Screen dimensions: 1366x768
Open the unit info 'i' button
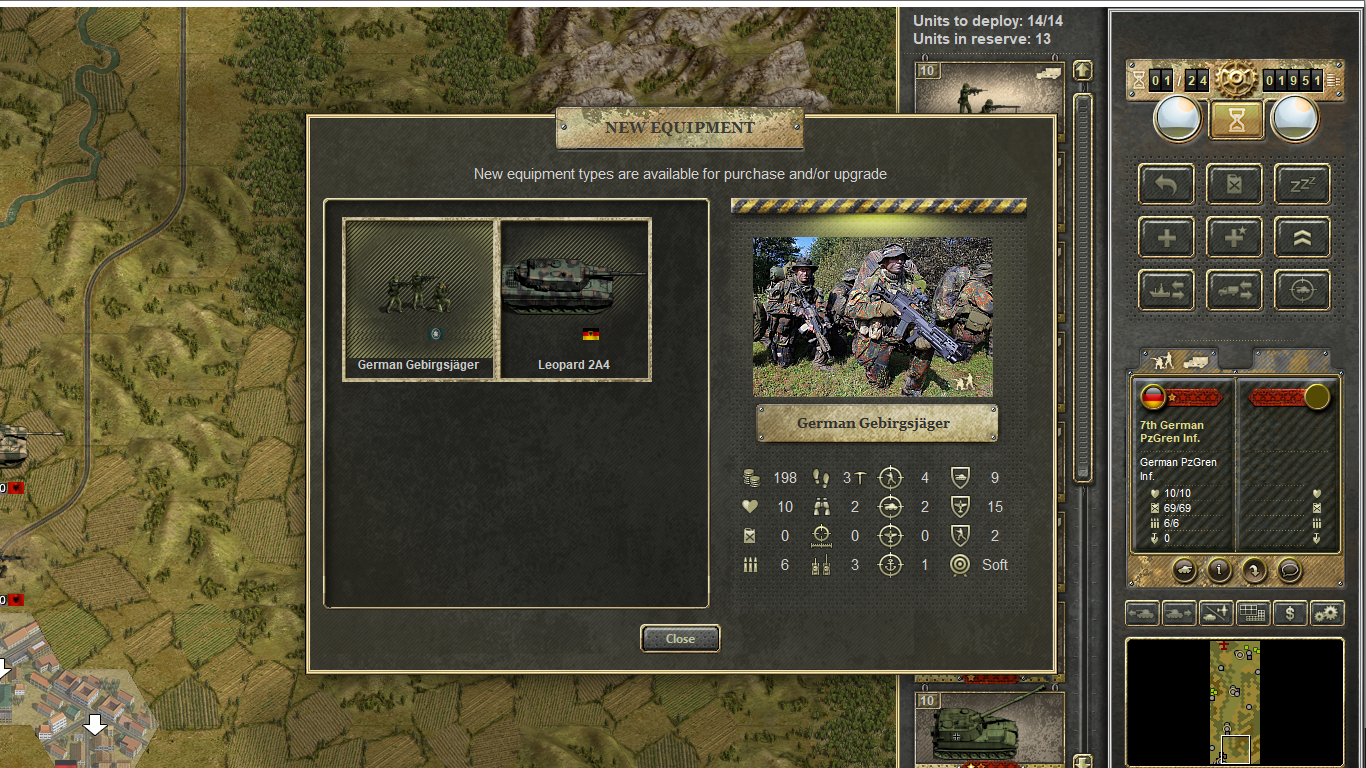pyautogui.click(x=1219, y=570)
